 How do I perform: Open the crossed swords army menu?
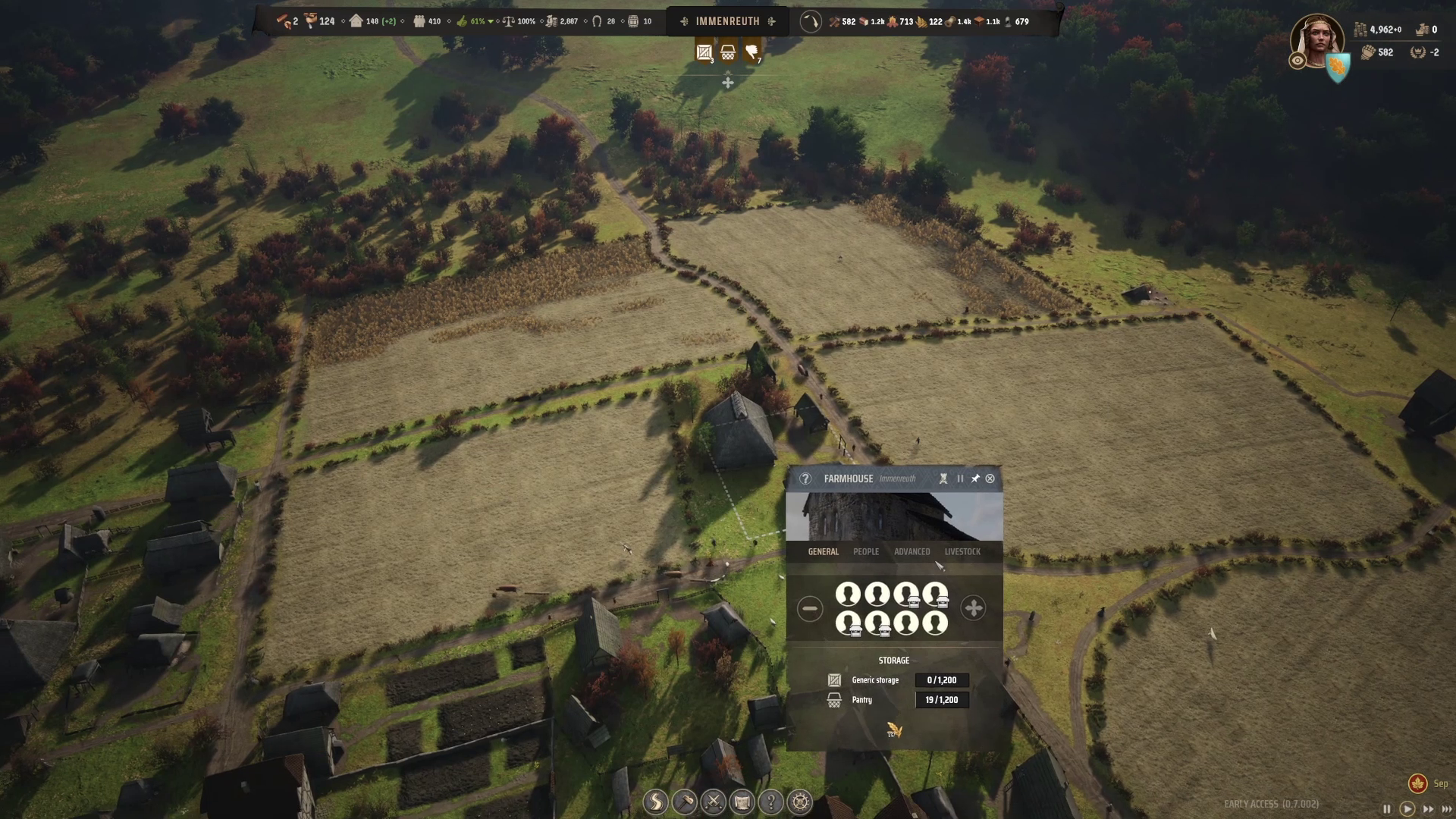coord(714,802)
